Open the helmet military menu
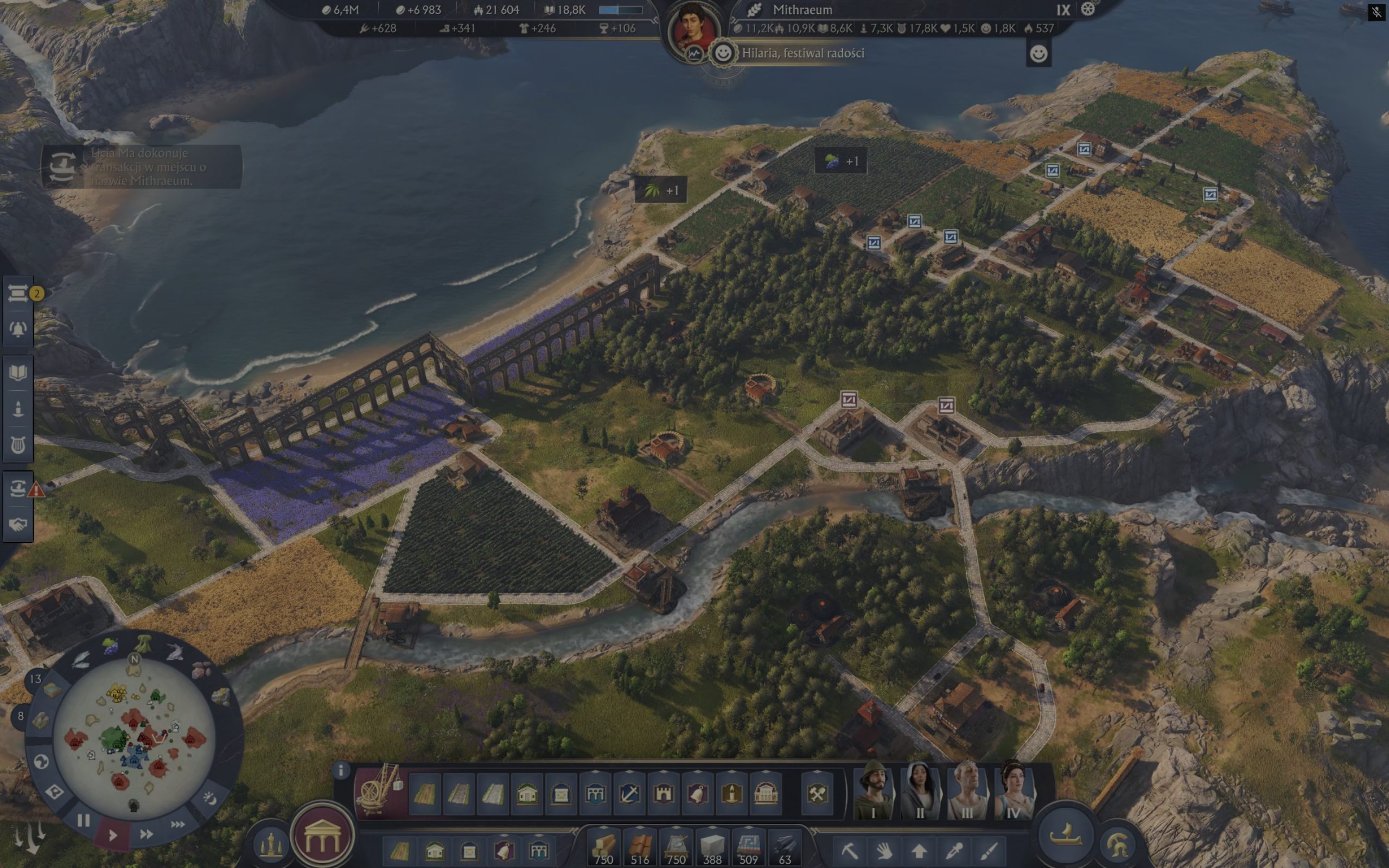The height and width of the screenshot is (868, 1389). click(x=1118, y=844)
